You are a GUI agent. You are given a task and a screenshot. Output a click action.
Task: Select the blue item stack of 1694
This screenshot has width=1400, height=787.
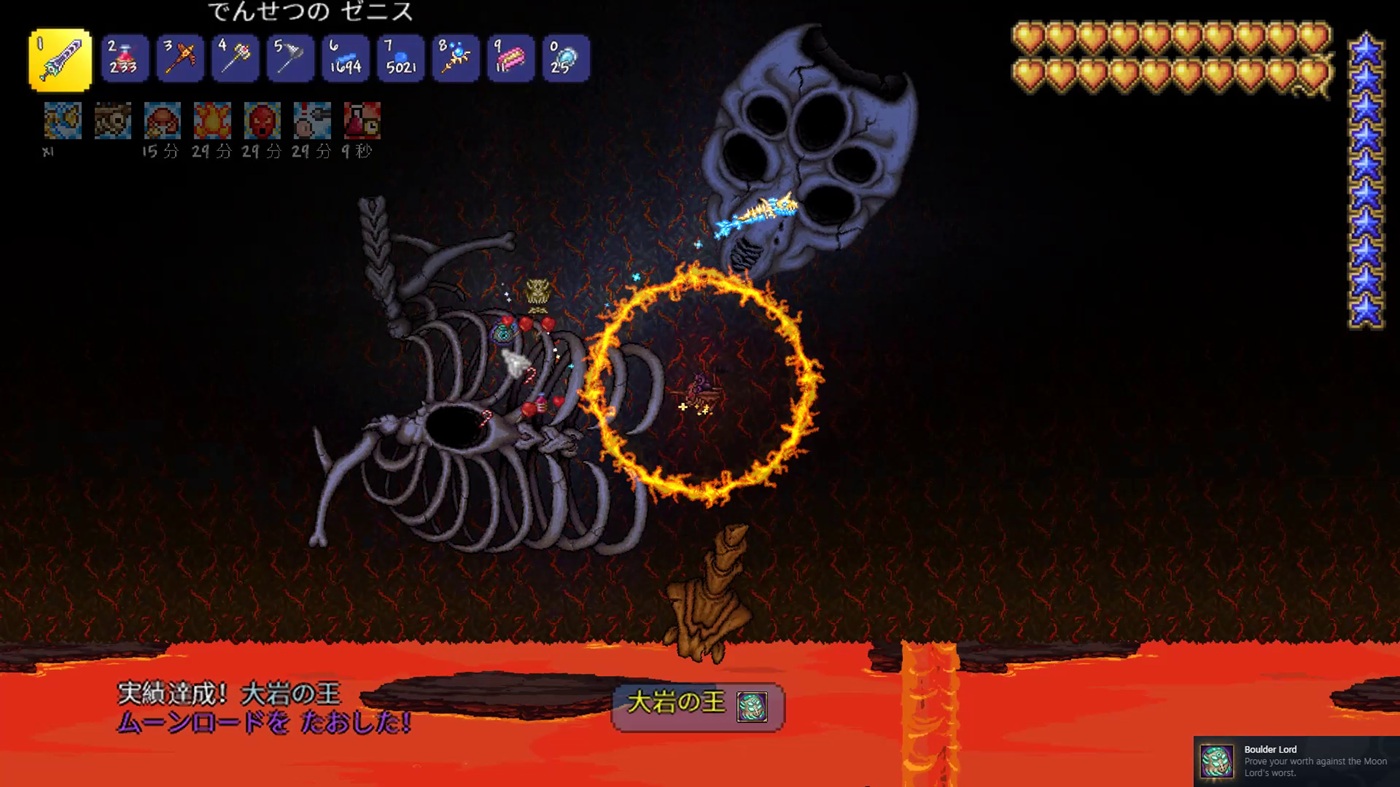[345, 59]
